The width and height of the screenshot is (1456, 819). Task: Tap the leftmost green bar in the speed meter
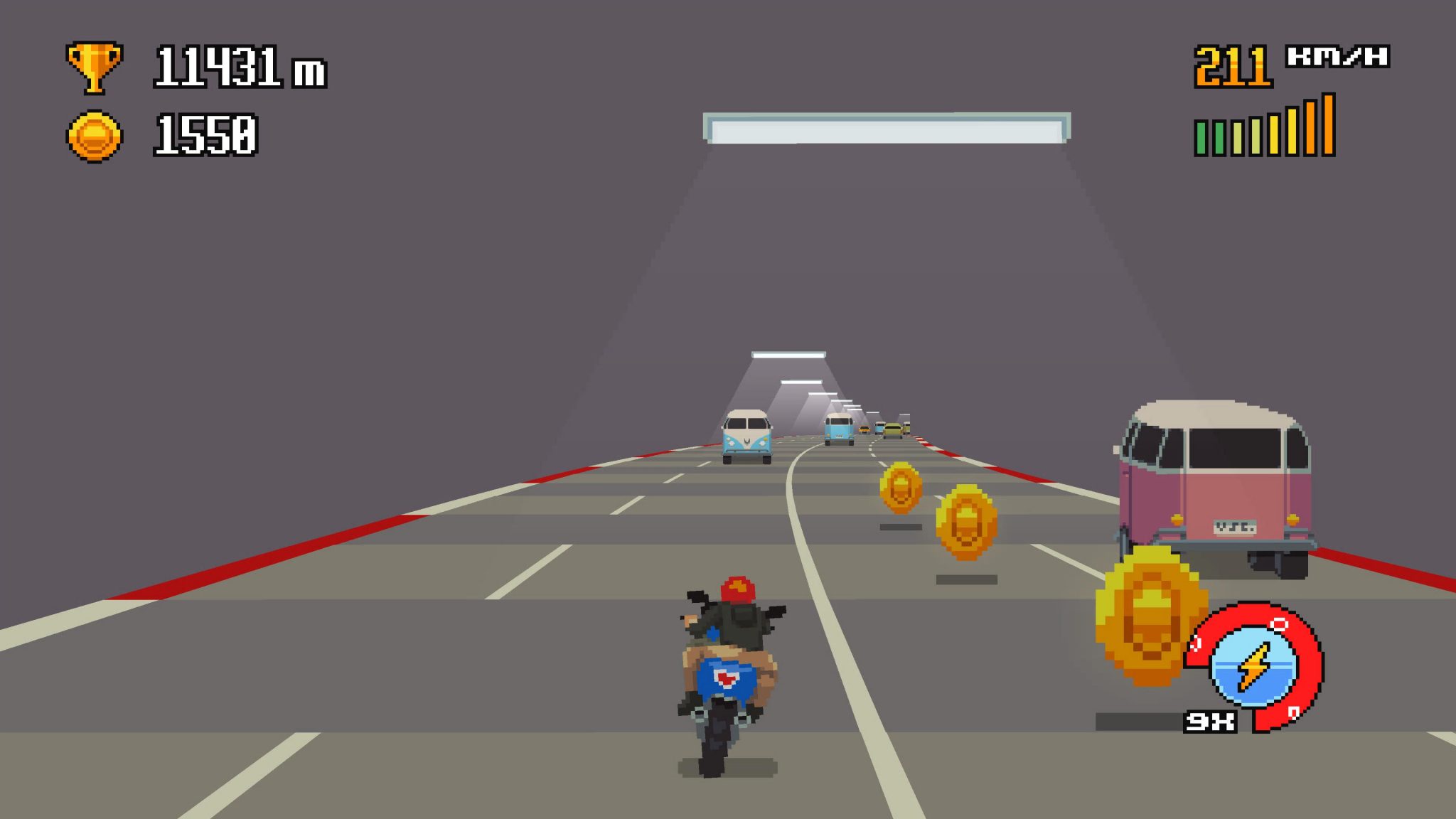click(1199, 139)
